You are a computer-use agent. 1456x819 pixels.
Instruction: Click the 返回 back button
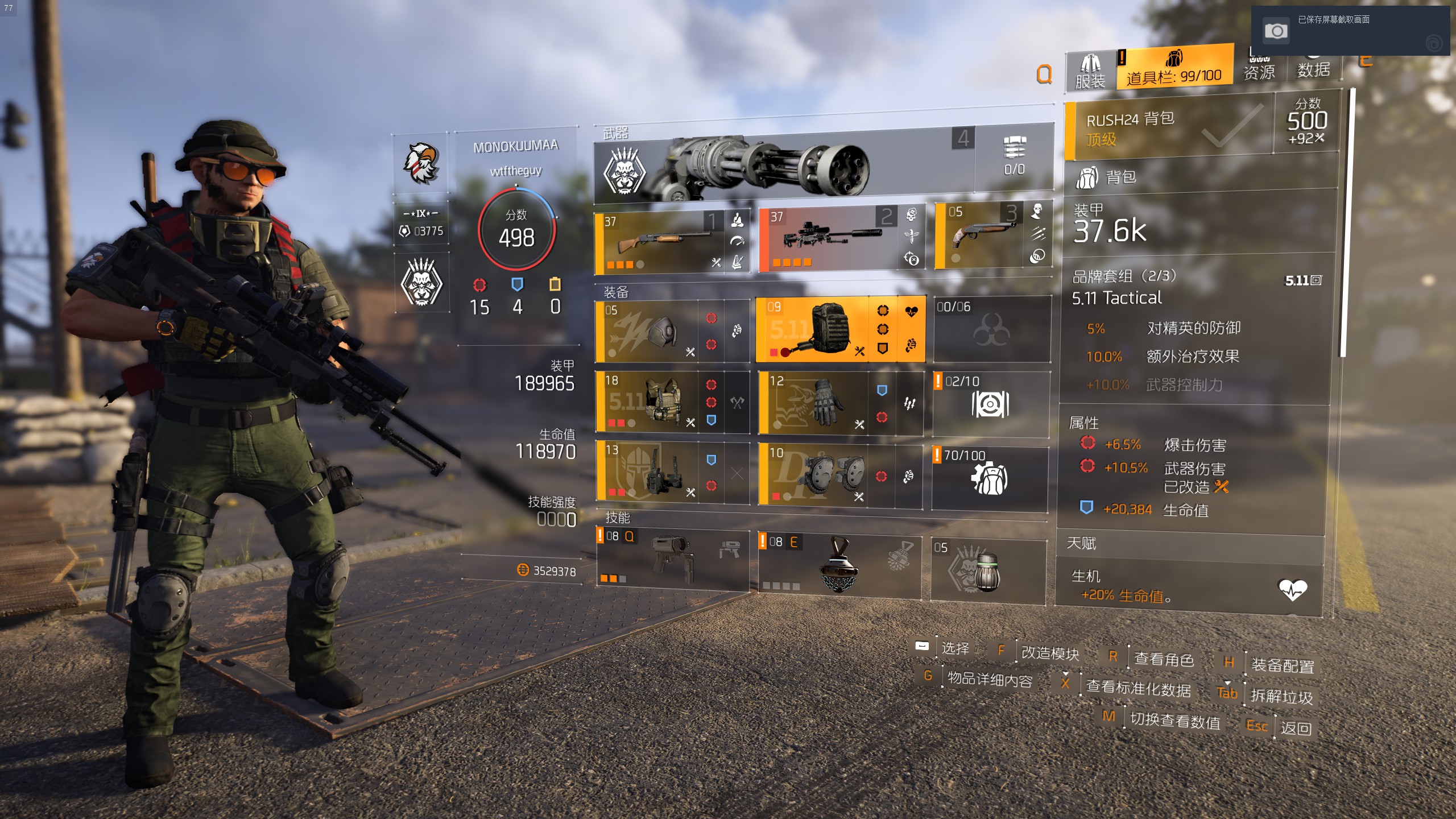pos(1296,728)
